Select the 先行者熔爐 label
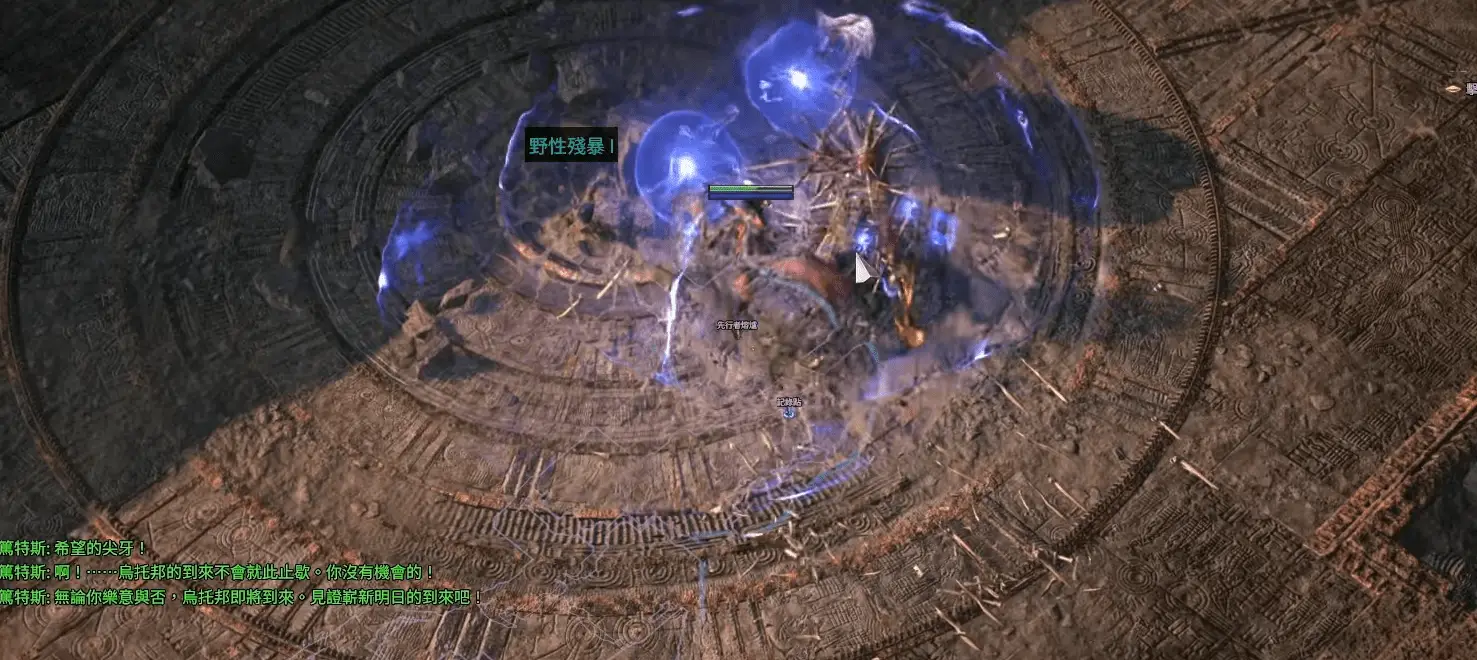Image resolution: width=1477 pixels, height=660 pixels. click(736, 326)
